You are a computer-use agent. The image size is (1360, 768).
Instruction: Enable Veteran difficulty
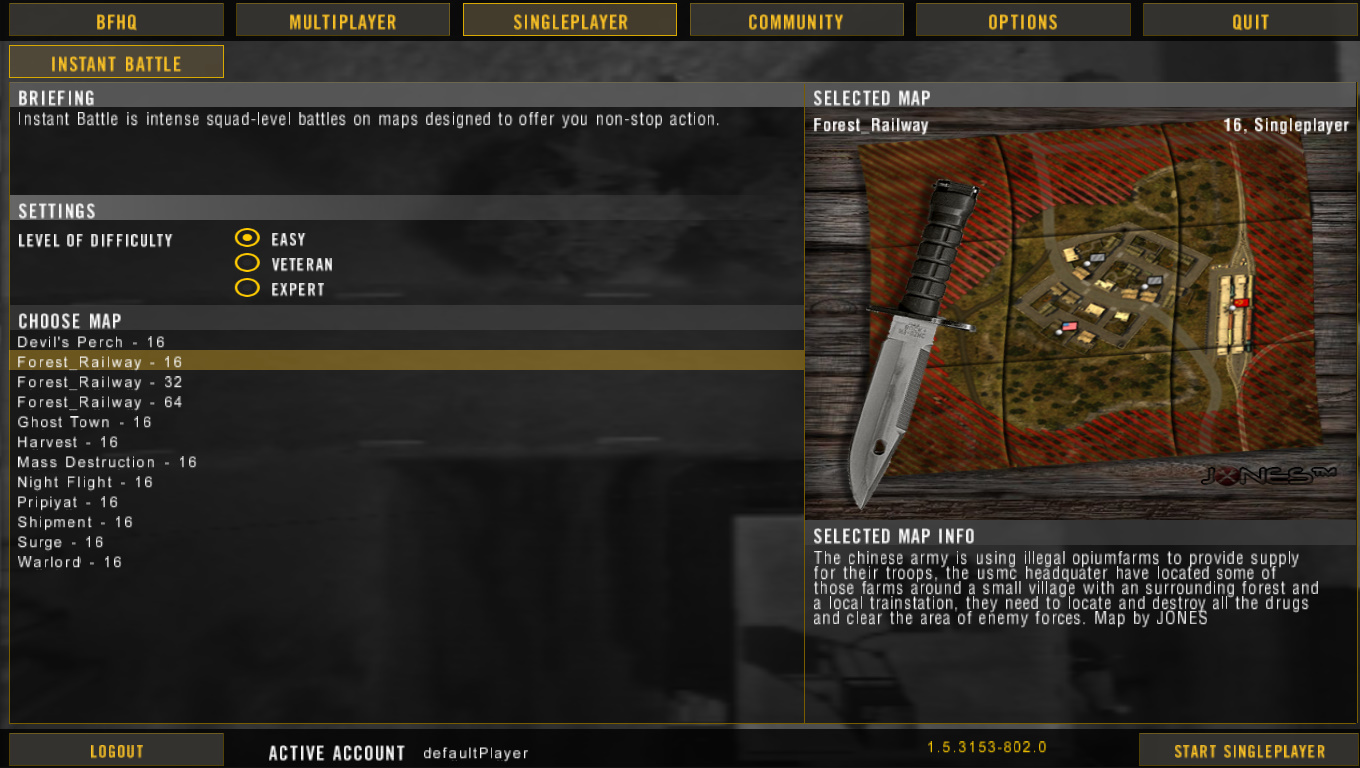tap(247, 263)
